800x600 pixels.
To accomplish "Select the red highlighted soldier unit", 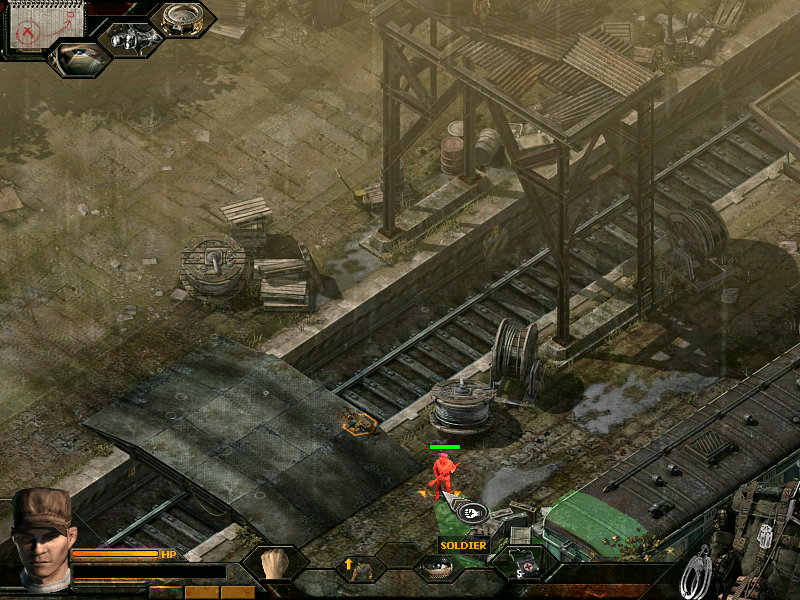I will pos(443,473).
